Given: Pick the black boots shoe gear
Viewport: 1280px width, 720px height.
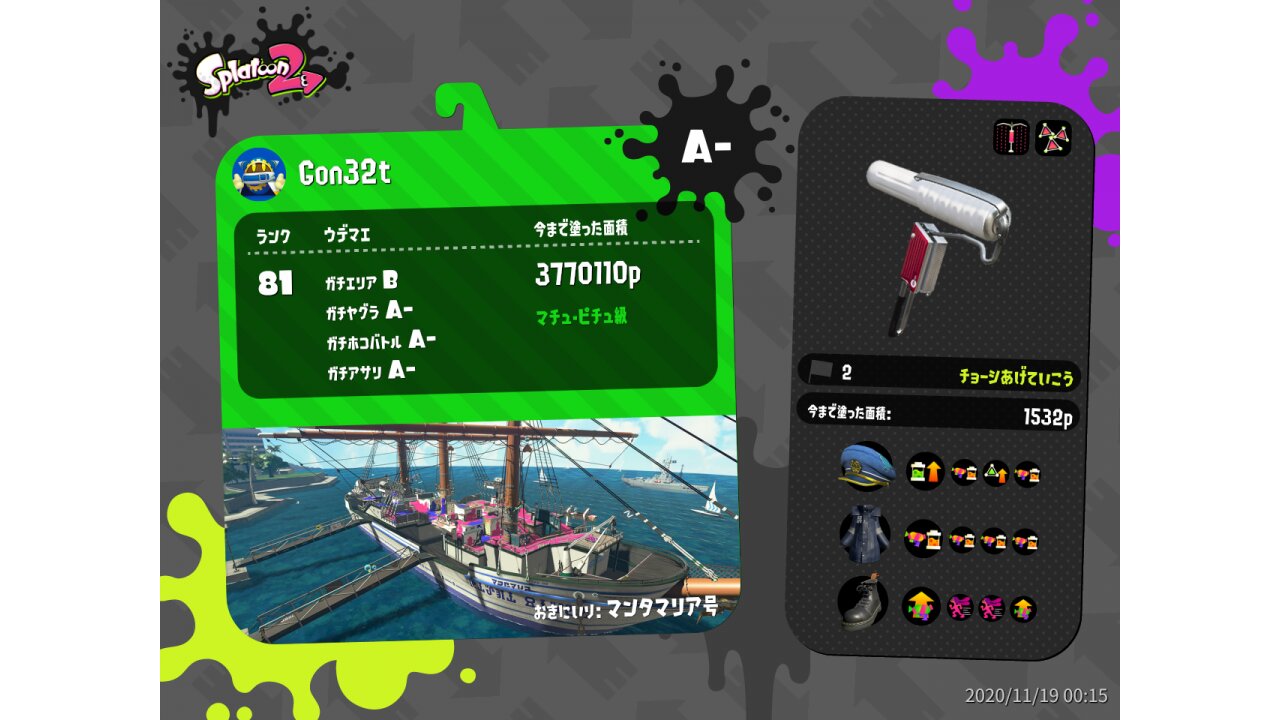Looking at the screenshot, I should tap(864, 603).
